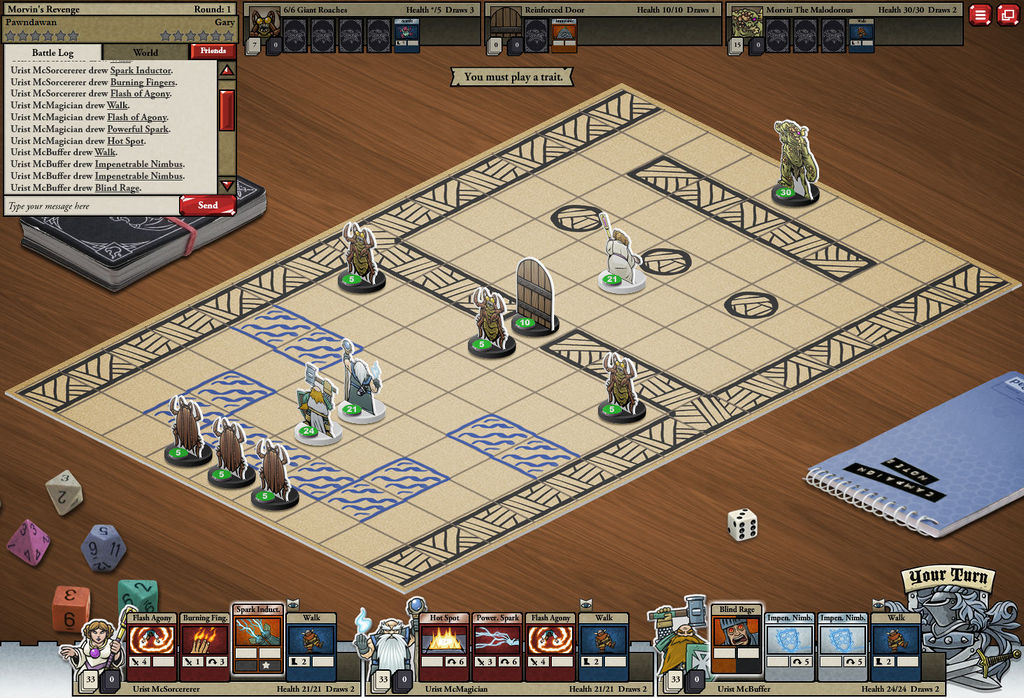Open the Friends list

213,51
